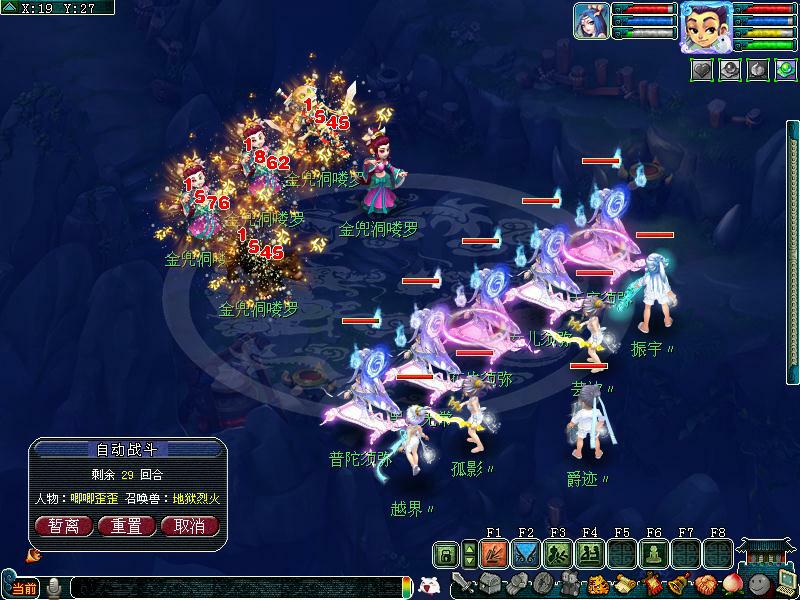Open the sword icon in bottom toolbar
Viewport: 800px width, 600px height.
coord(463,583)
